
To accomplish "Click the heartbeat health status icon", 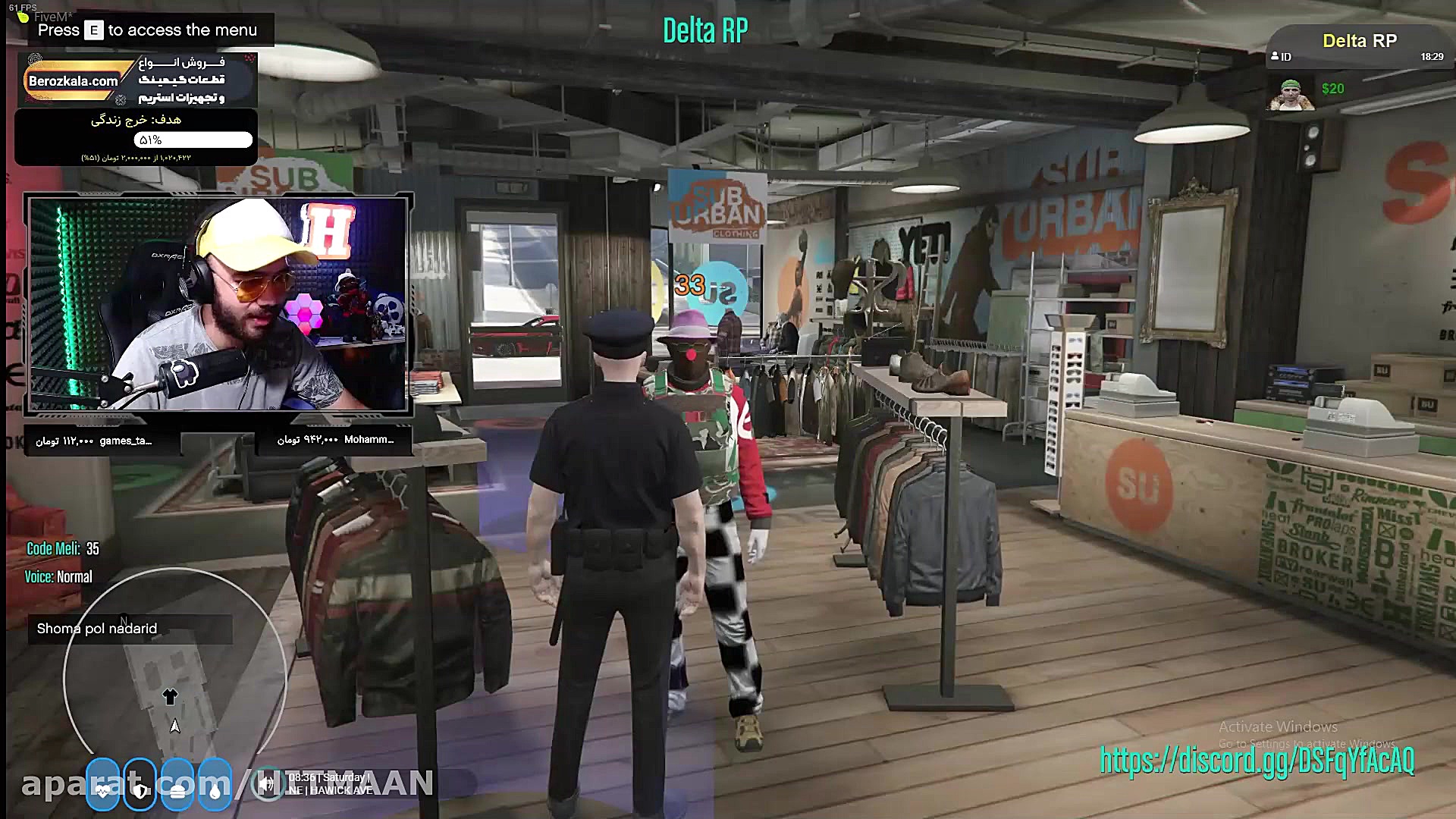I will (x=102, y=789).
